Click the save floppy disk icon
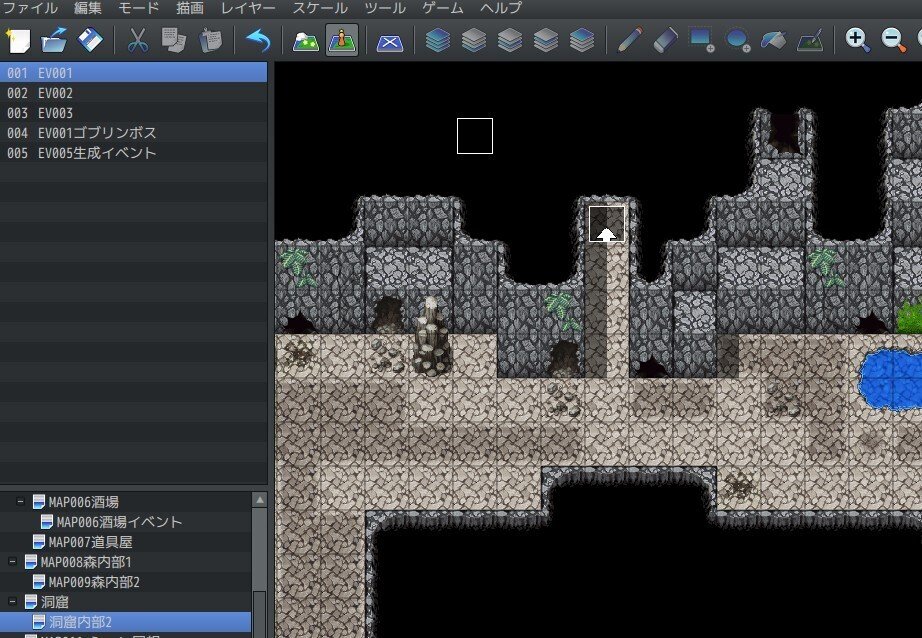This screenshot has height=638, width=922. (x=91, y=41)
